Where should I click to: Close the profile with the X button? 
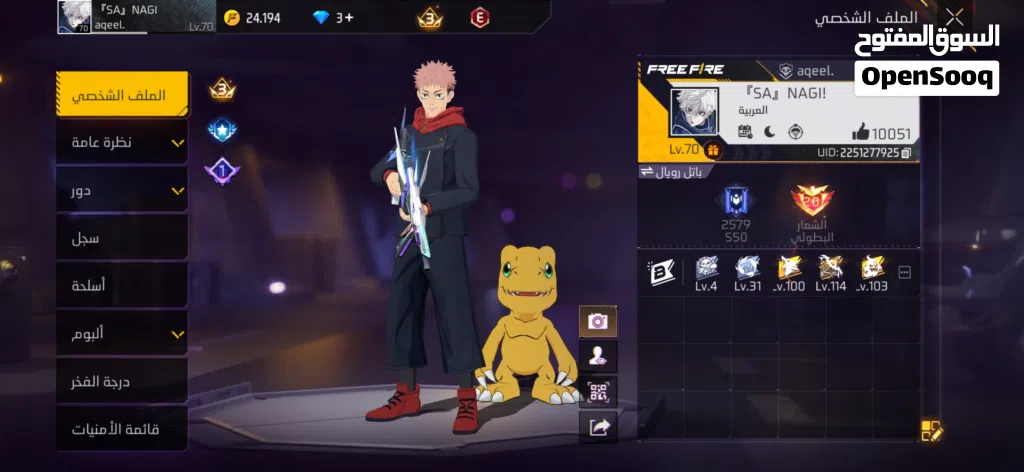pos(955,17)
